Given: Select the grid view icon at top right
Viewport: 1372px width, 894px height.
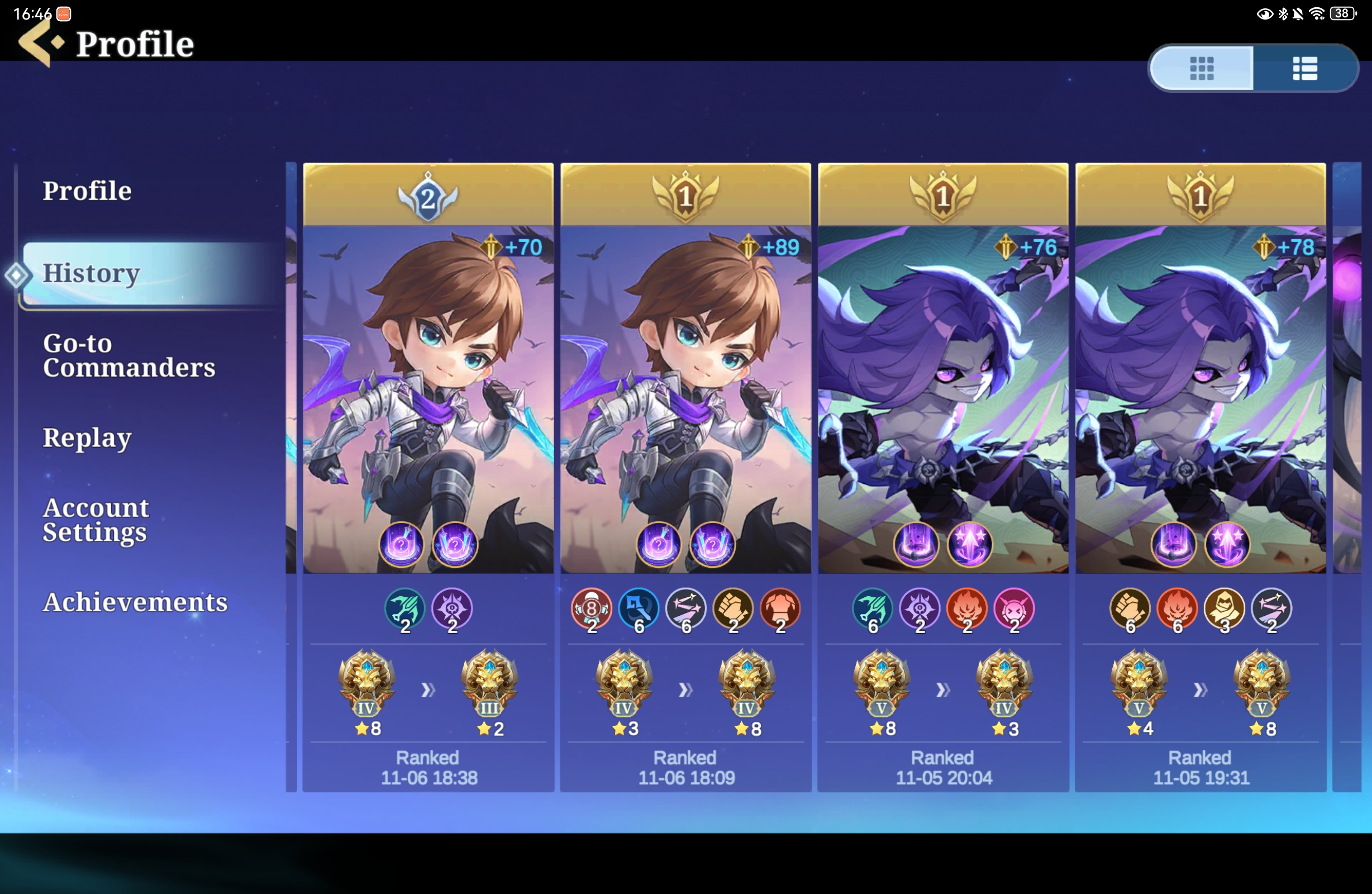Looking at the screenshot, I should 1201,68.
